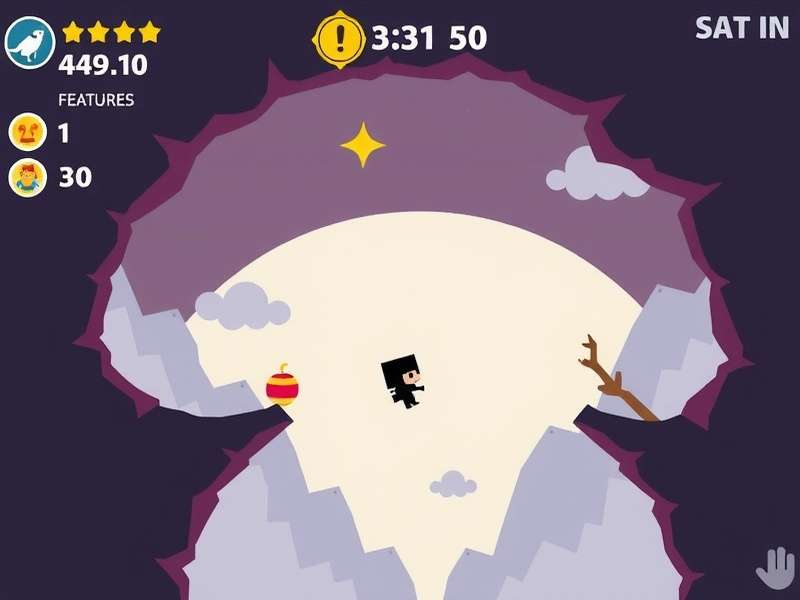Tap the yellow exclamation alert badge
The image size is (800, 600).
340,39
